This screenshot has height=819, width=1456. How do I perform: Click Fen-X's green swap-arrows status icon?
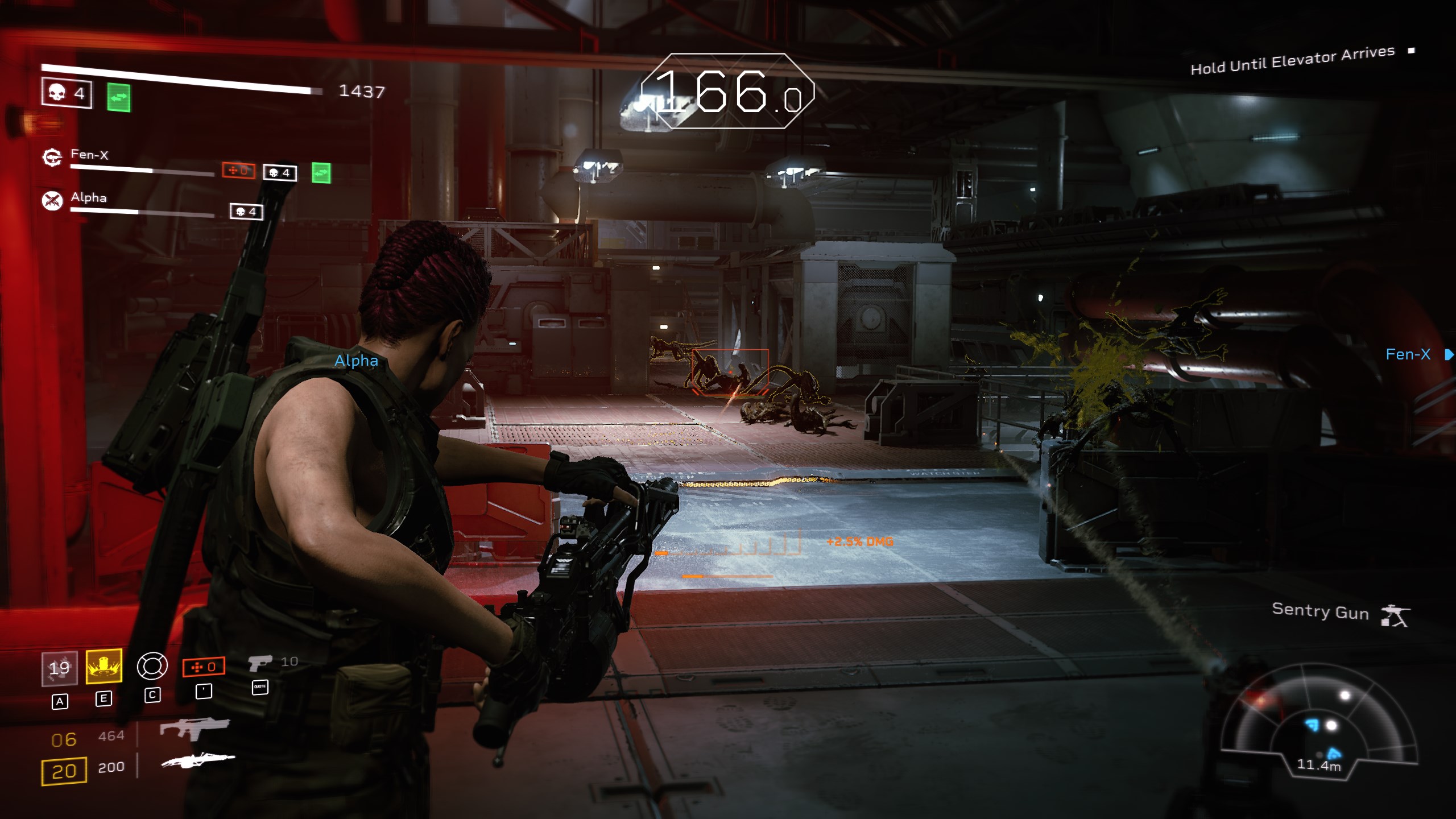(x=321, y=173)
